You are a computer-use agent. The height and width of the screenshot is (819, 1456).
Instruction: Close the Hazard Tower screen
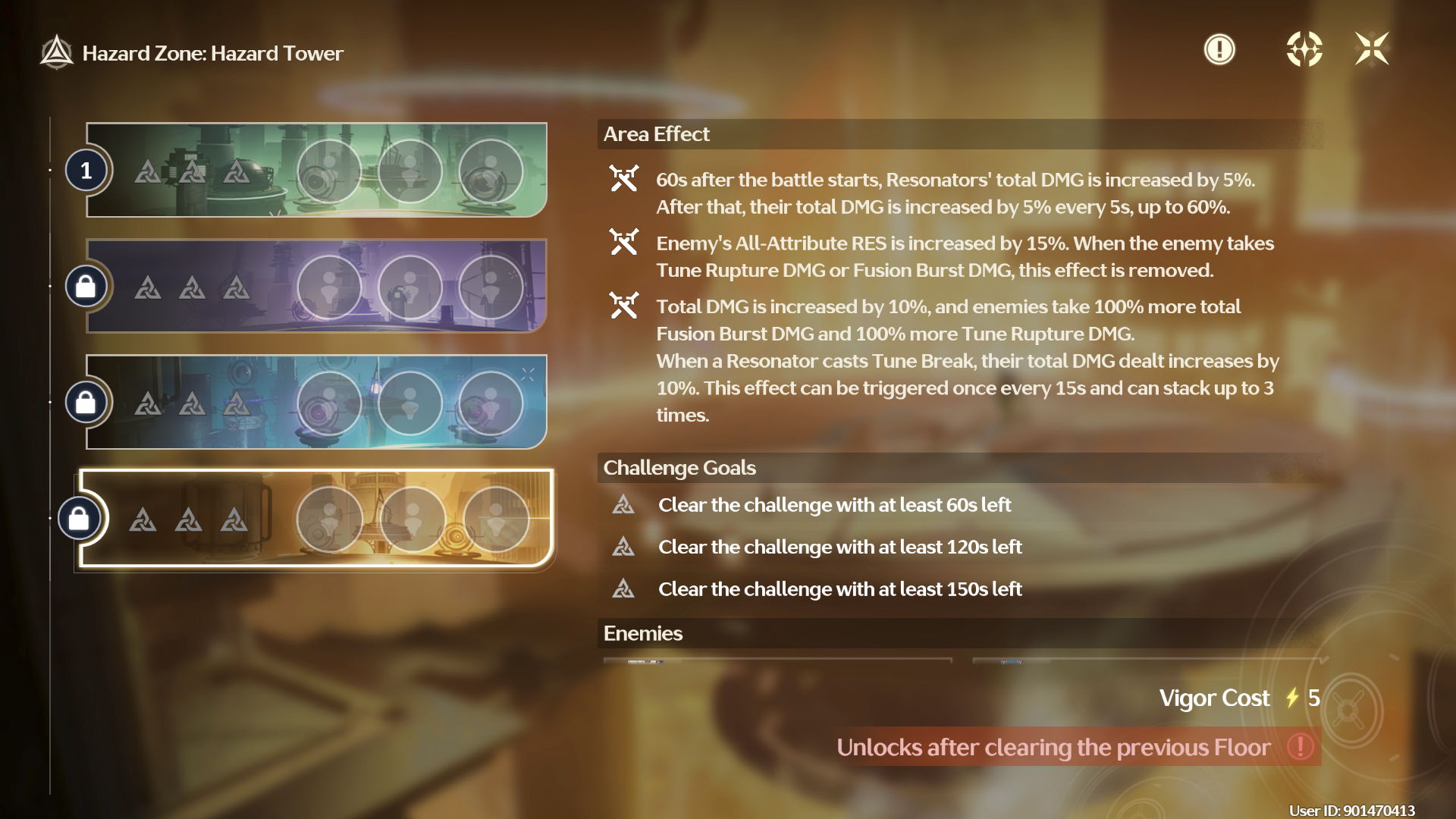point(1372,50)
